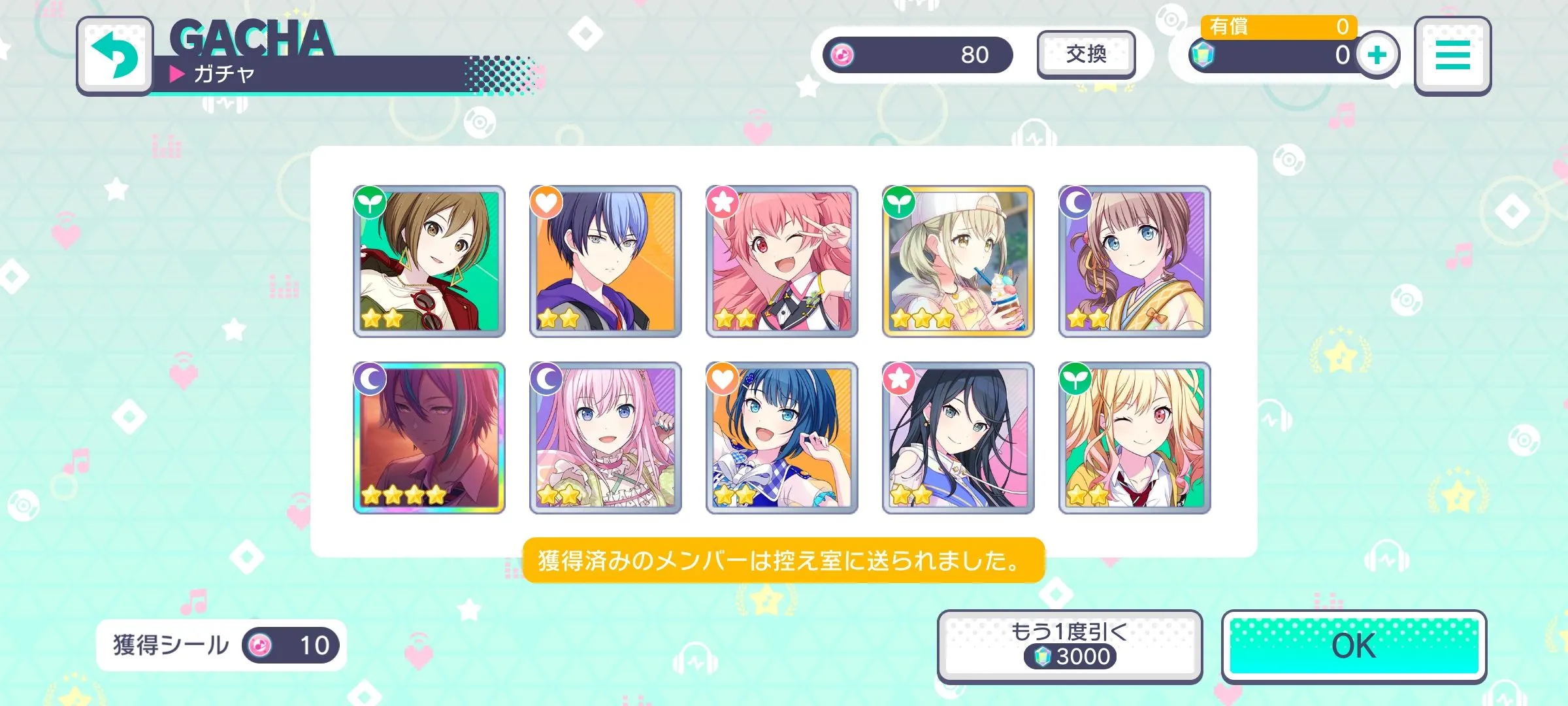Open the hamburger menu
This screenshot has height=706, width=1568.
tap(1452, 56)
